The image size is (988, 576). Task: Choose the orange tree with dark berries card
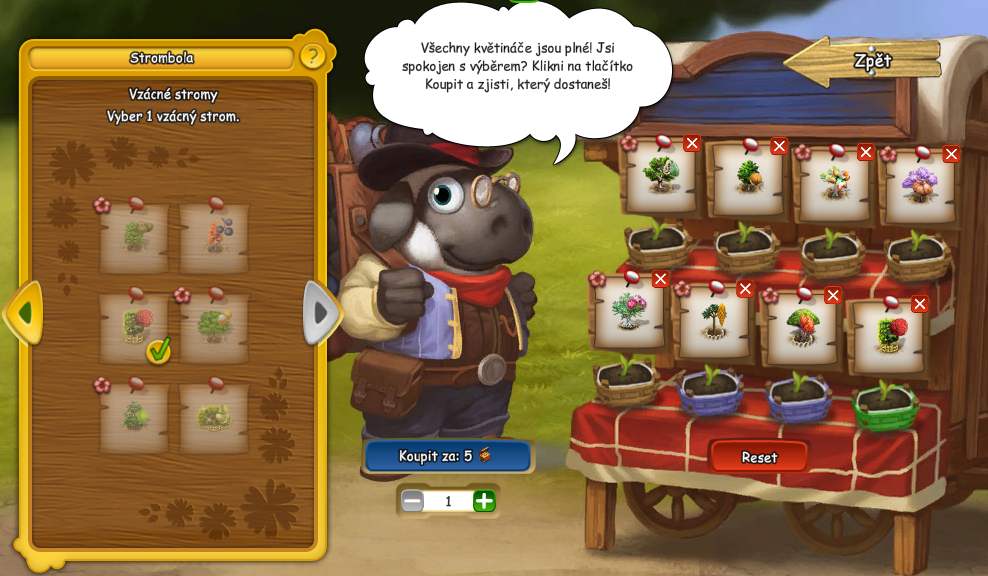click(x=216, y=239)
